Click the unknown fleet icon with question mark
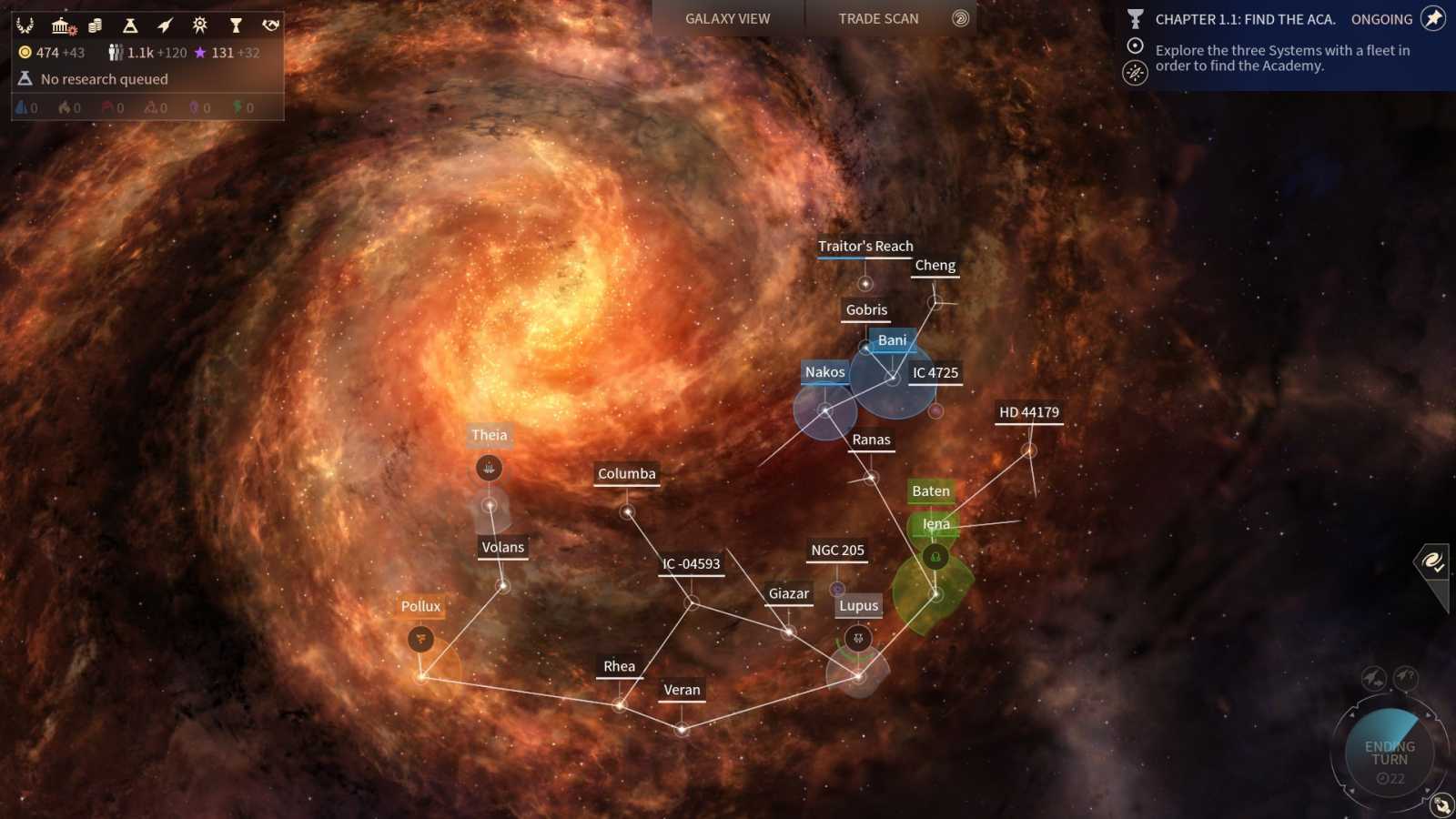Screen dimensions: 1456x819 tap(1404, 677)
